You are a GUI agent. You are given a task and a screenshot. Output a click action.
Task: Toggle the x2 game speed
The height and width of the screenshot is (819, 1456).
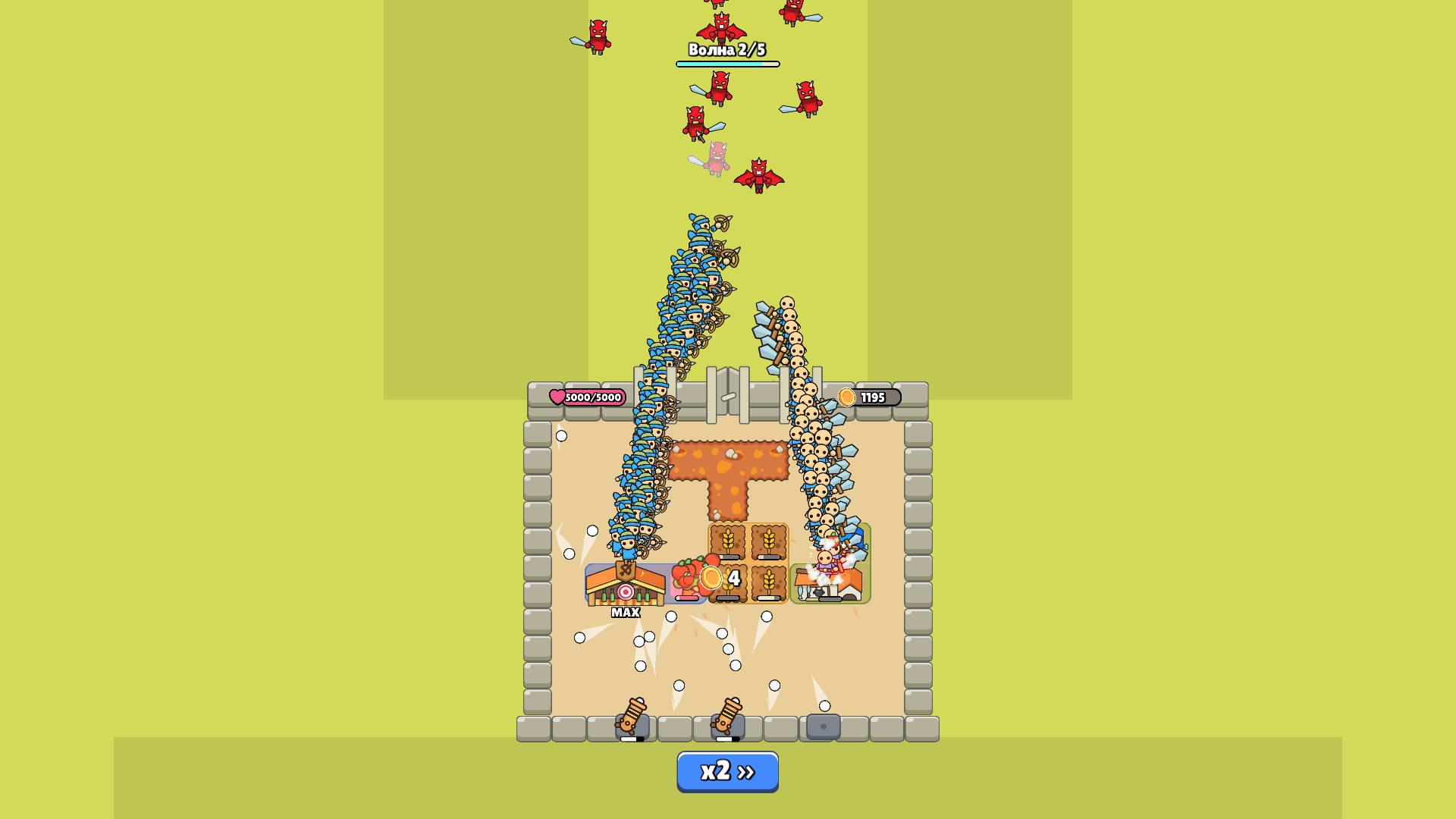point(728,770)
